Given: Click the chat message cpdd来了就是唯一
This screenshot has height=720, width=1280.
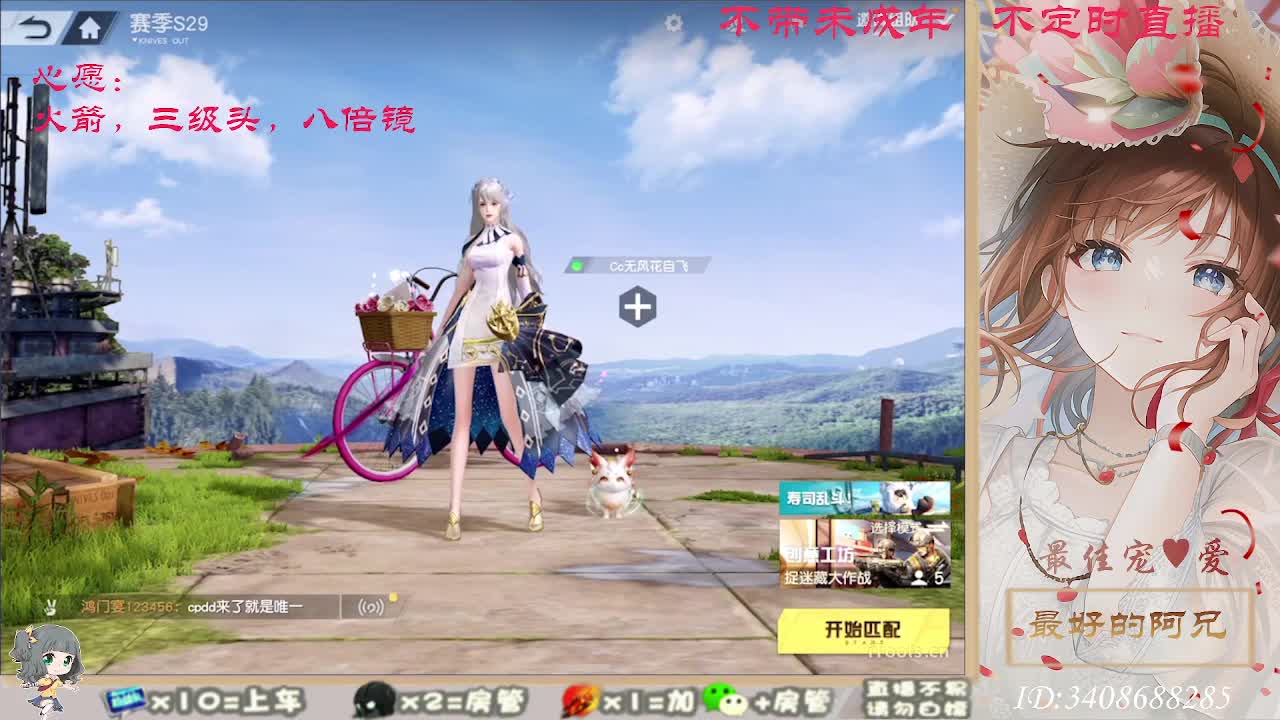Looking at the screenshot, I should coord(246,605).
